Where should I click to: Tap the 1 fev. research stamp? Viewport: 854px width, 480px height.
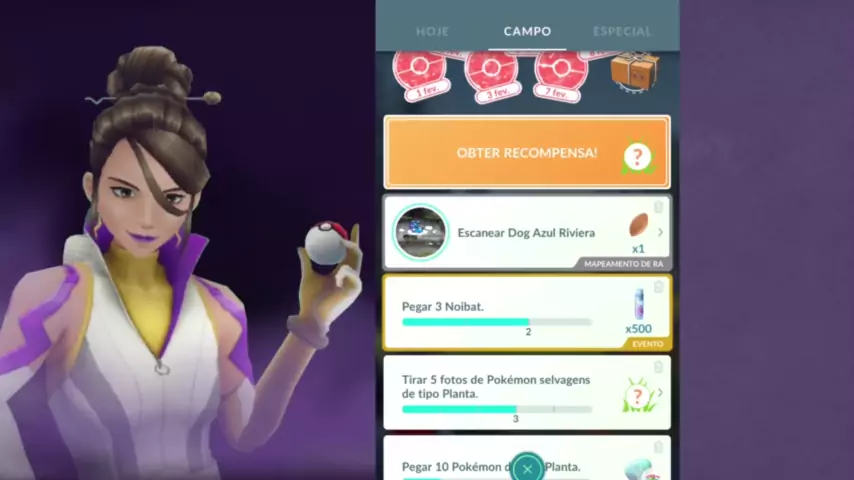pos(419,70)
